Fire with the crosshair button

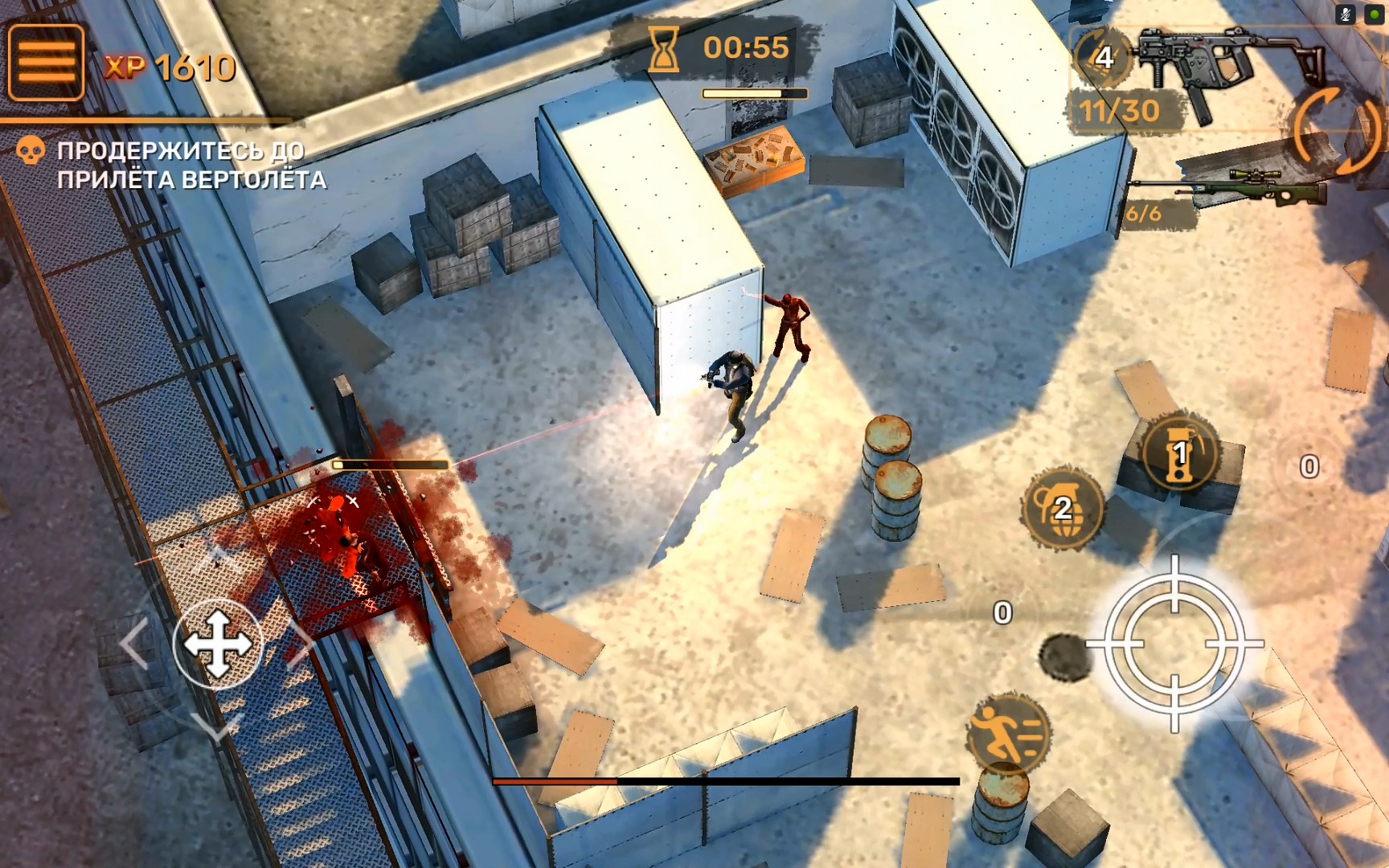pyautogui.click(x=1174, y=644)
